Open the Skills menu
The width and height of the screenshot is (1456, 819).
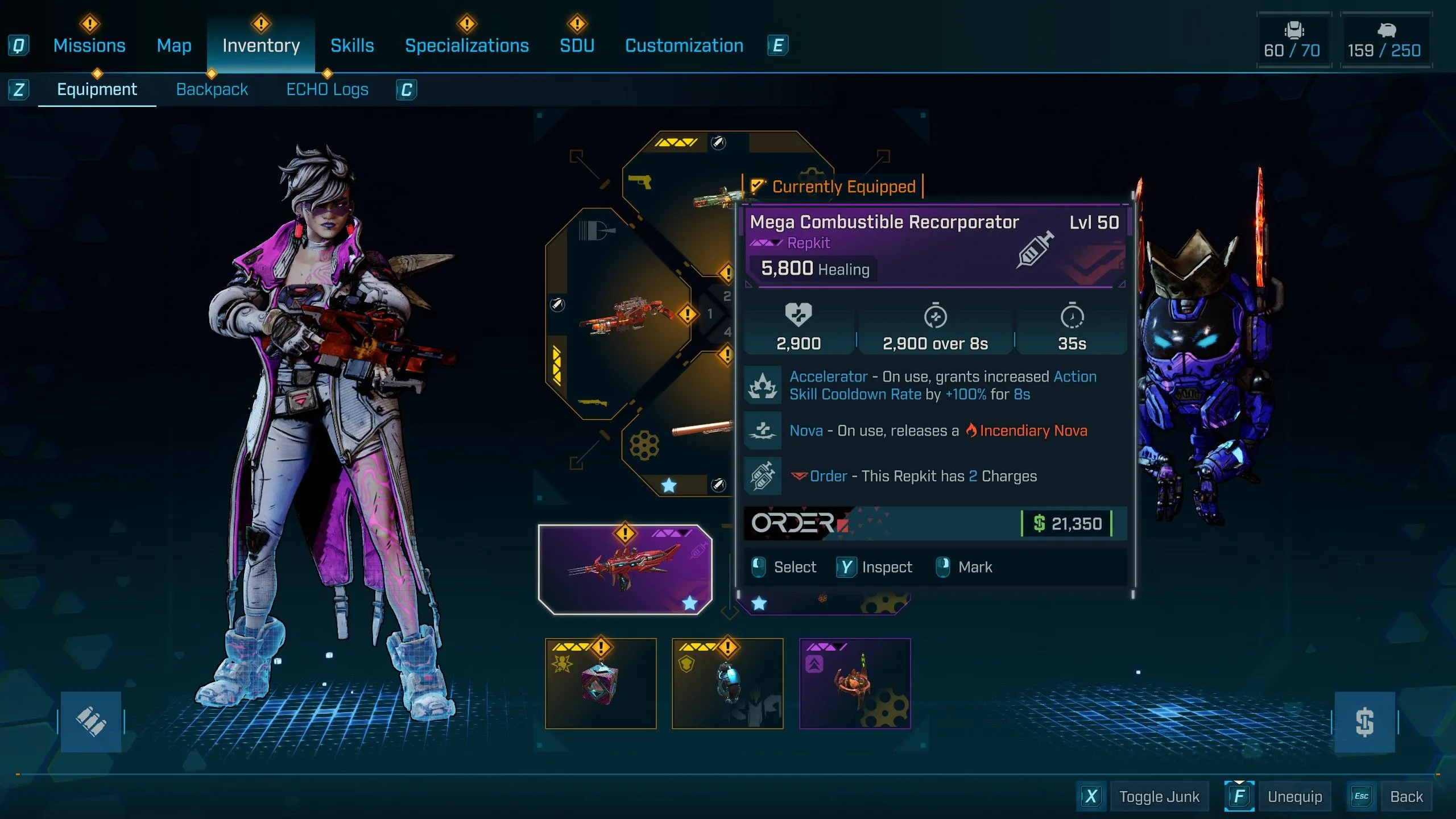point(351,45)
